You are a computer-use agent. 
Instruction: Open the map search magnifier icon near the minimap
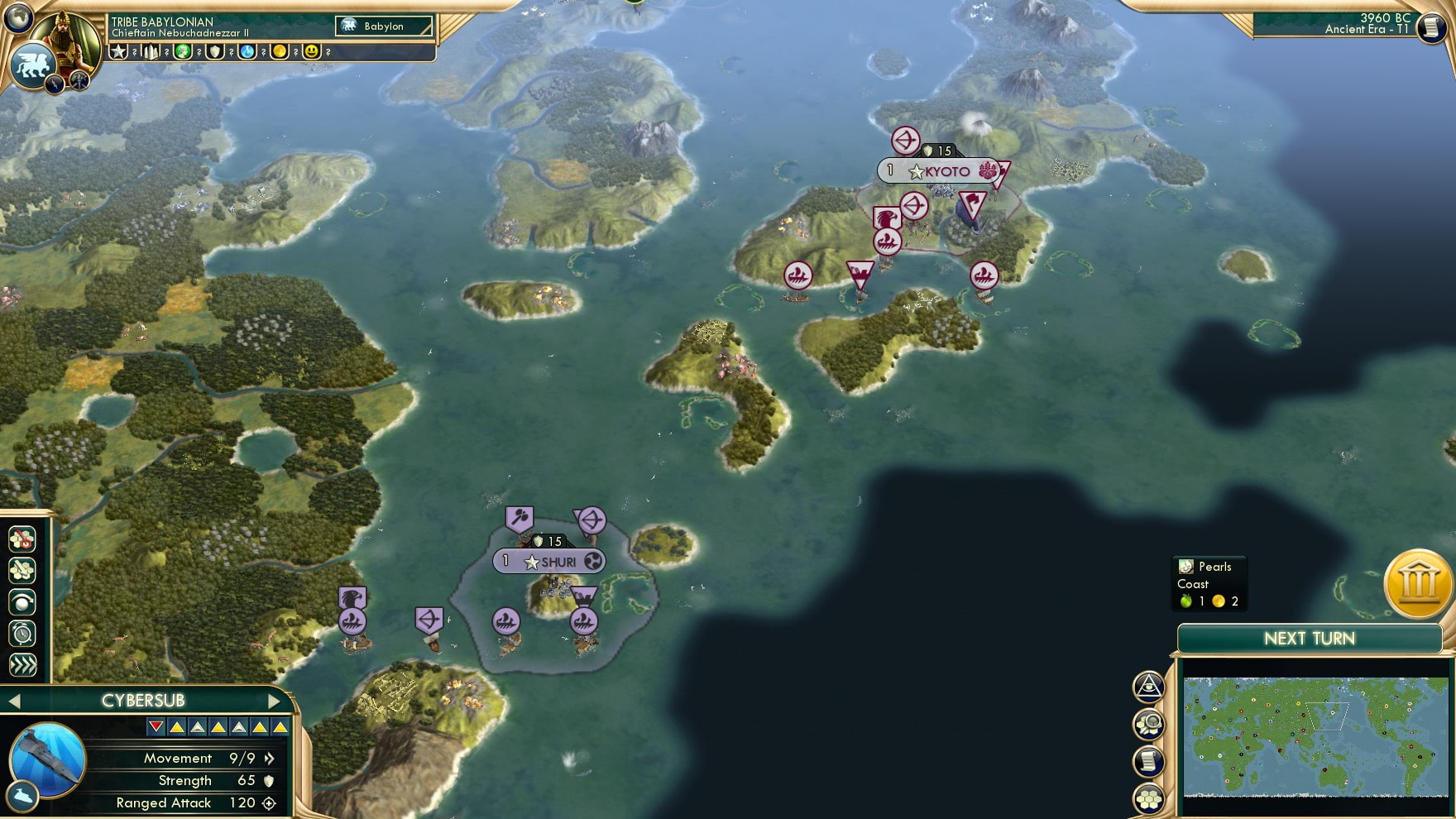(x=1150, y=724)
